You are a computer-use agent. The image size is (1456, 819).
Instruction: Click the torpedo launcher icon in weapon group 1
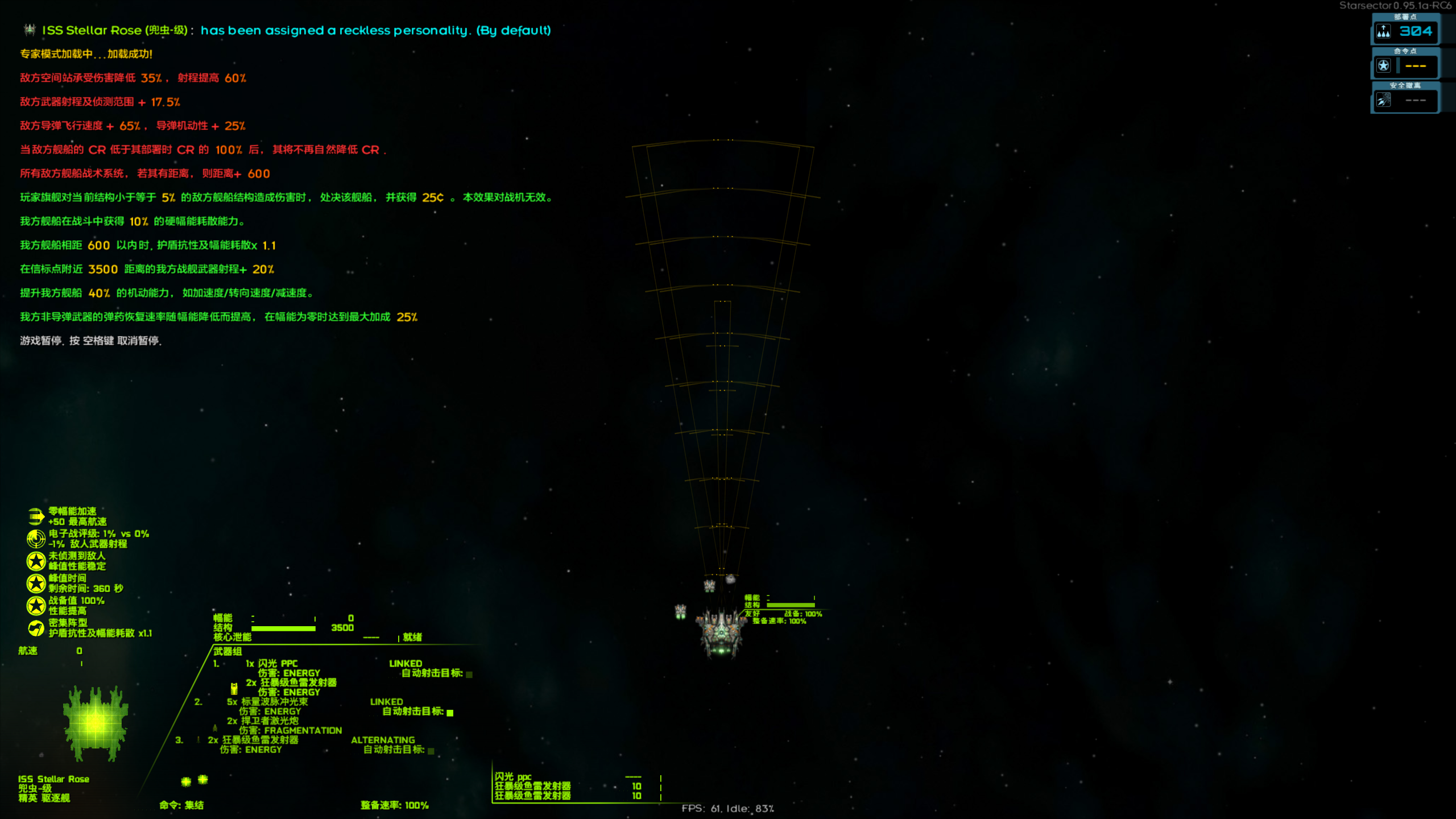(234, 689)
